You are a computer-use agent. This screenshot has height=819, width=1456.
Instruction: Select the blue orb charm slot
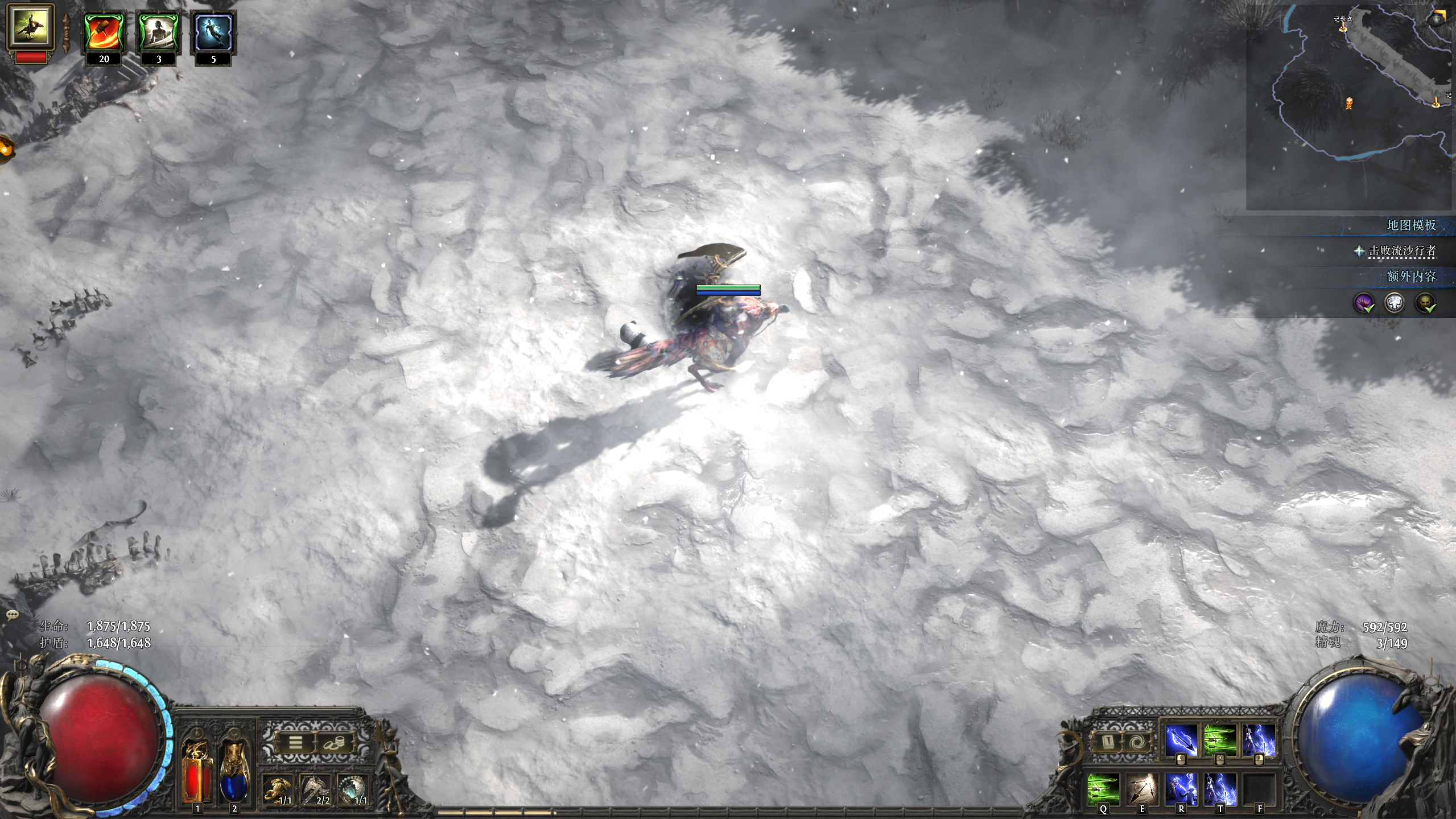coord(353,789)
